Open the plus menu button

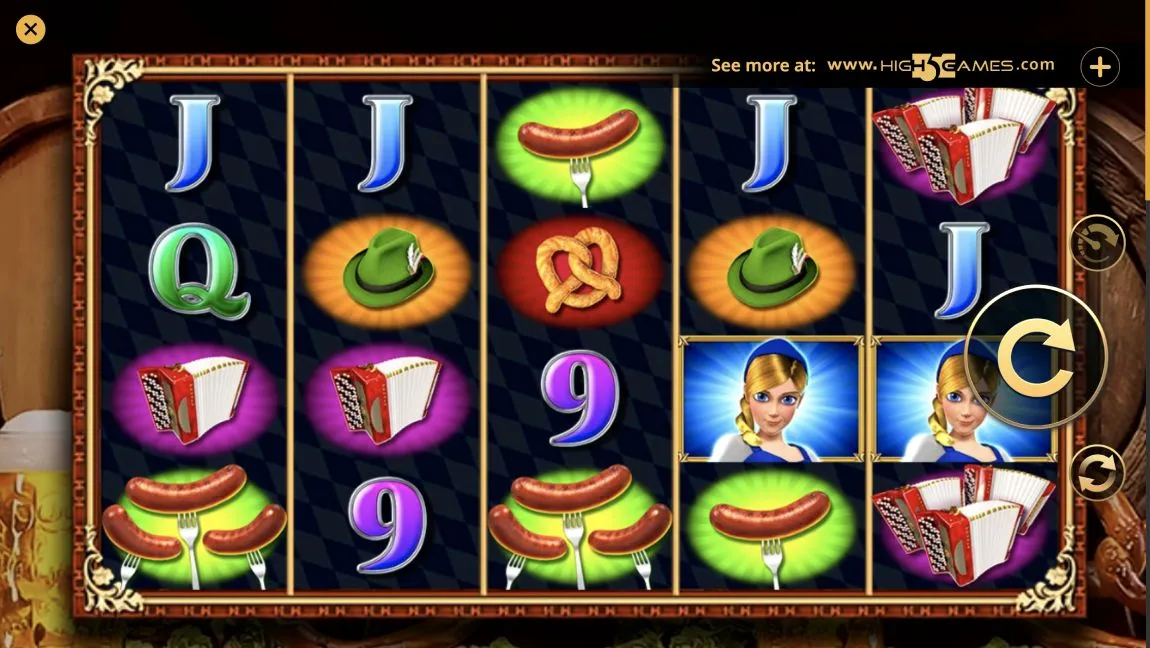click(x=1100, y=67)
